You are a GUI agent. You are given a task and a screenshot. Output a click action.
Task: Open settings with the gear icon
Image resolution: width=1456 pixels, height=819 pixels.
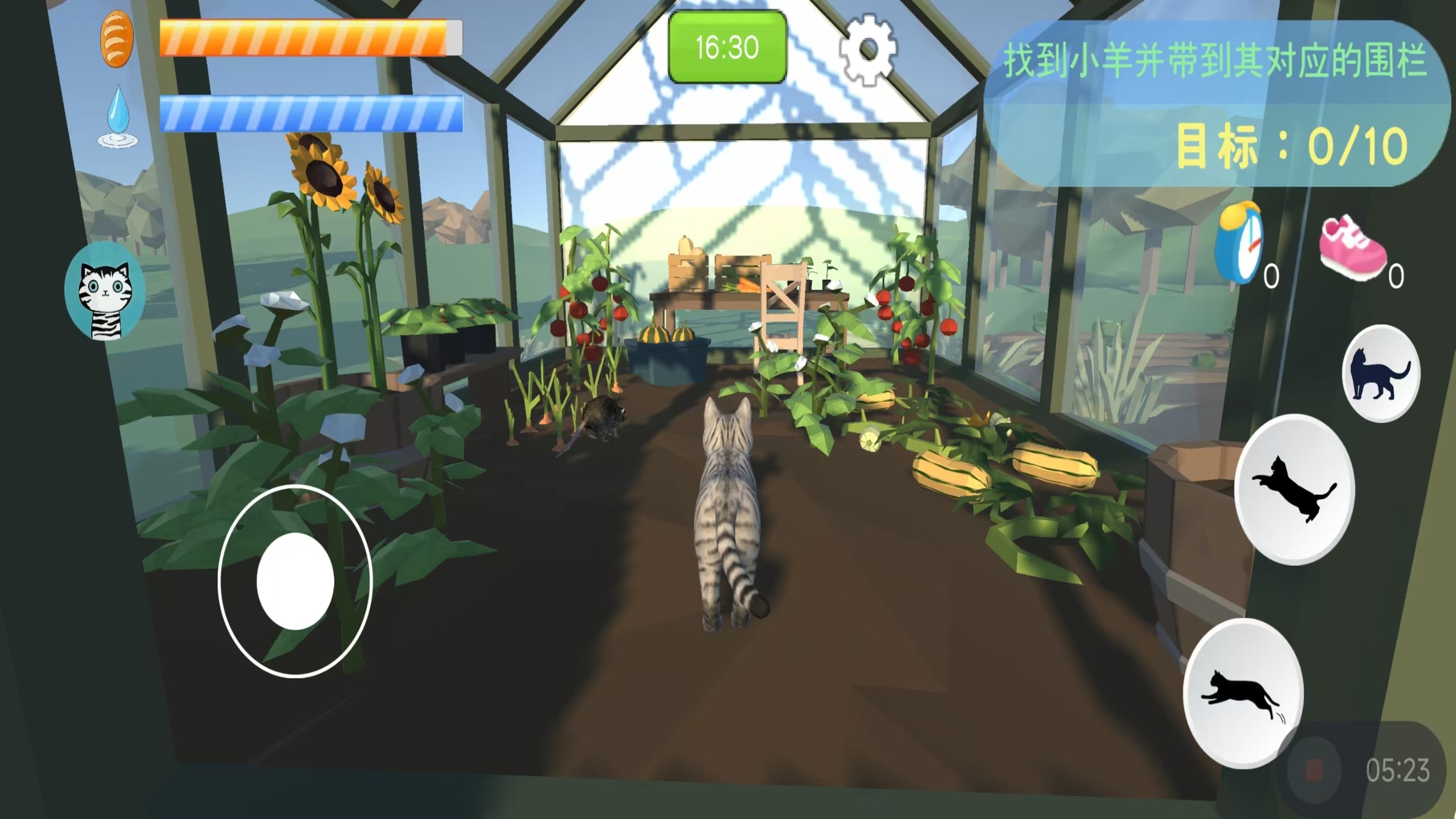click(867, 50)
